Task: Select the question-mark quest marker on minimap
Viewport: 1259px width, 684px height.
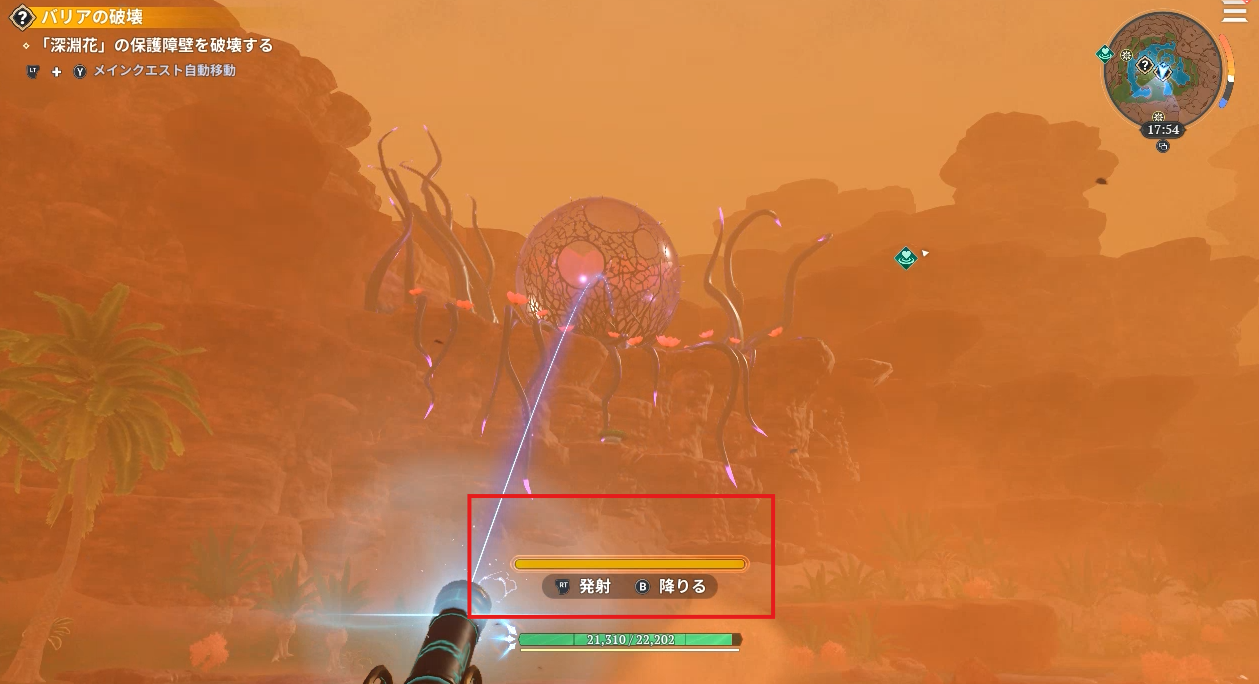Action: click(x=1142, y=64)
